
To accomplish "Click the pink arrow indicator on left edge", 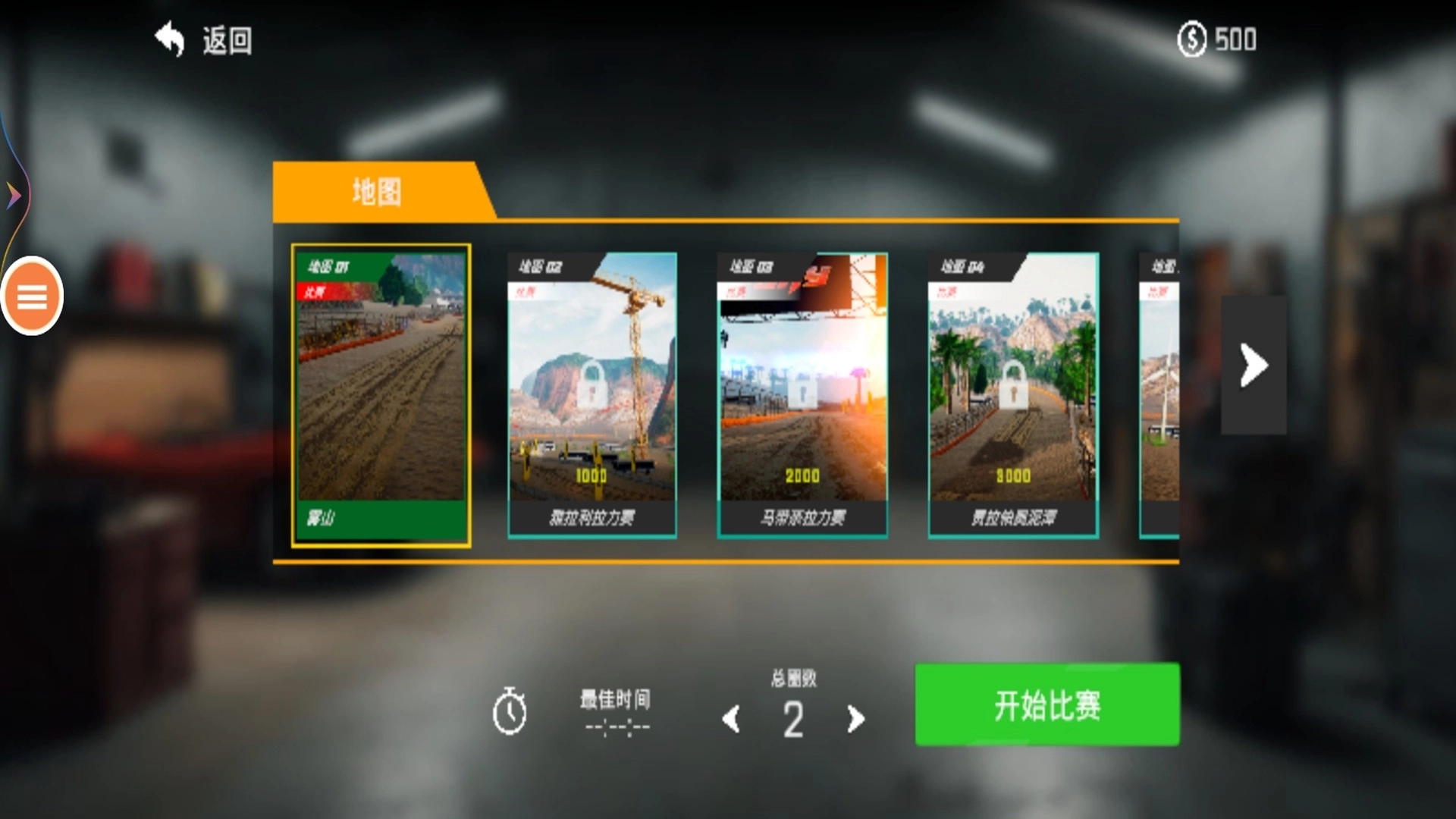I will coord(14,194).
